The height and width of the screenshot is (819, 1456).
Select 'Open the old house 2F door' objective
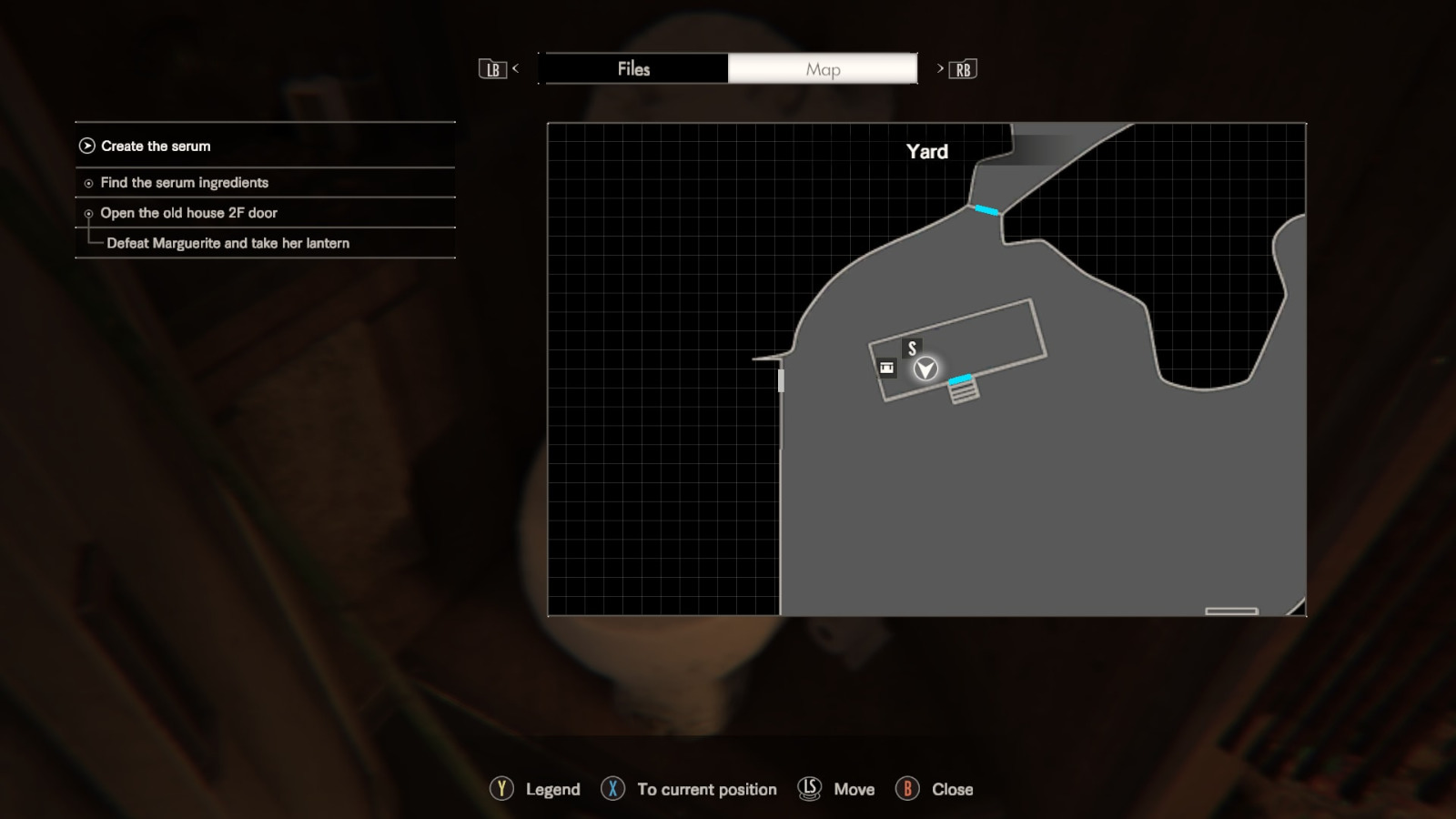188,213
